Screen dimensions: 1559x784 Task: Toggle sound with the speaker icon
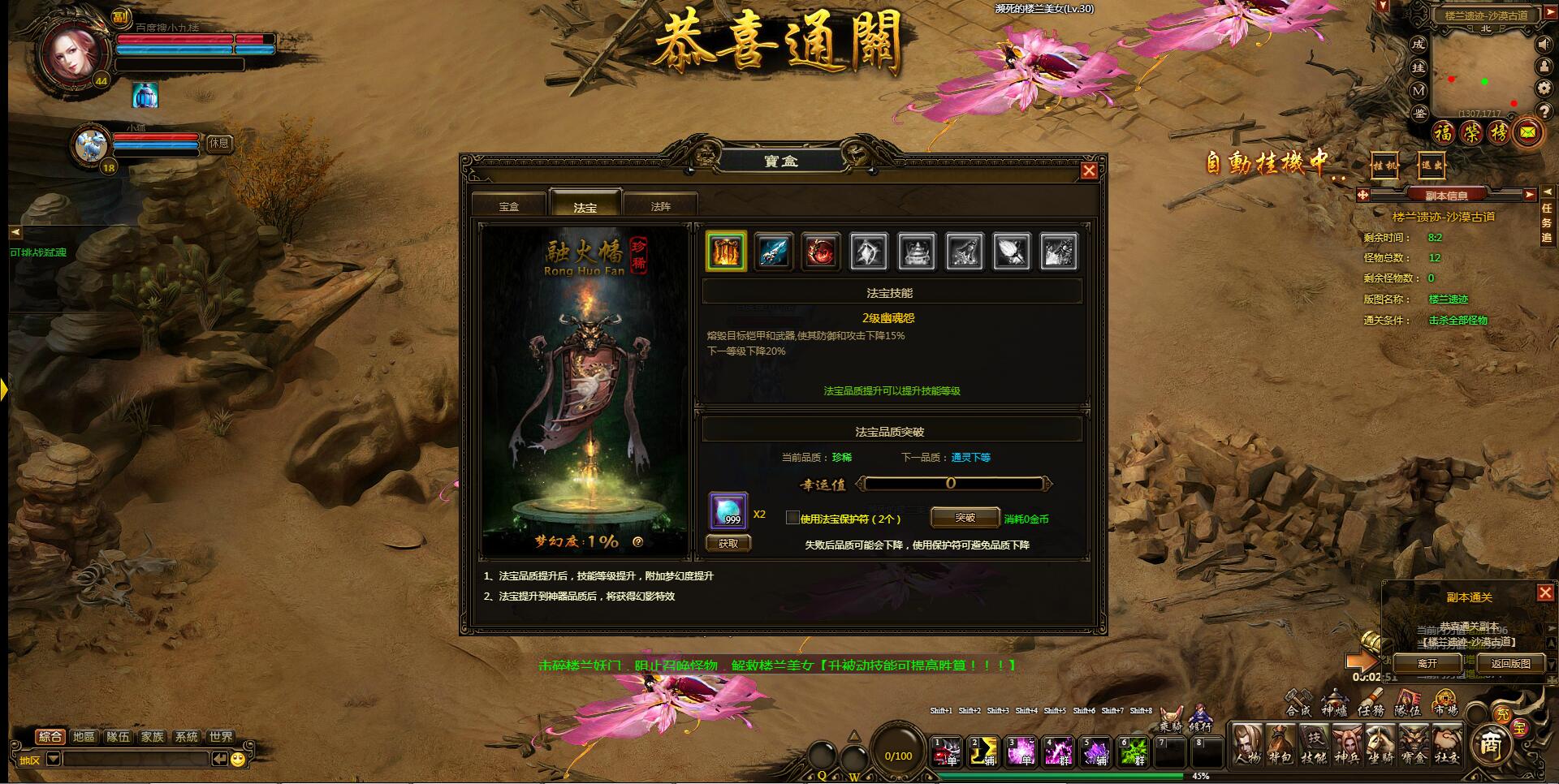[1544, 45]
